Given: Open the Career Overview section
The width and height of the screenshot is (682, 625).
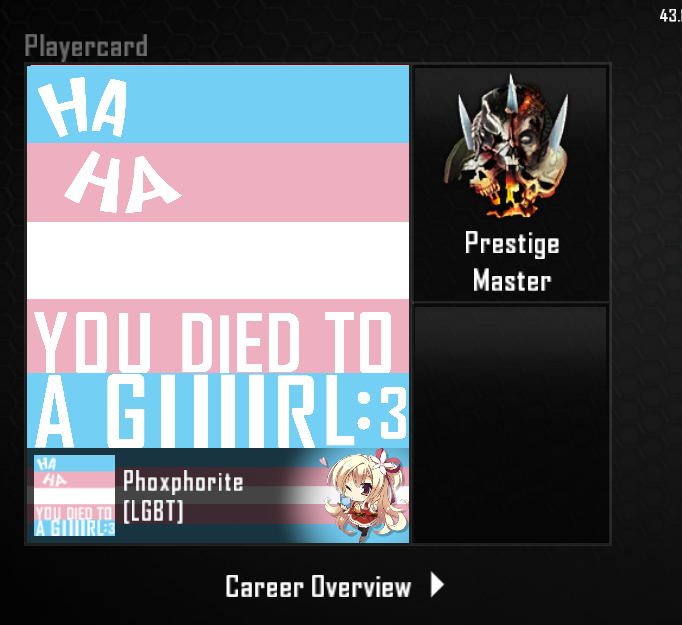Looking at the screenshot, I should [318, 586].
